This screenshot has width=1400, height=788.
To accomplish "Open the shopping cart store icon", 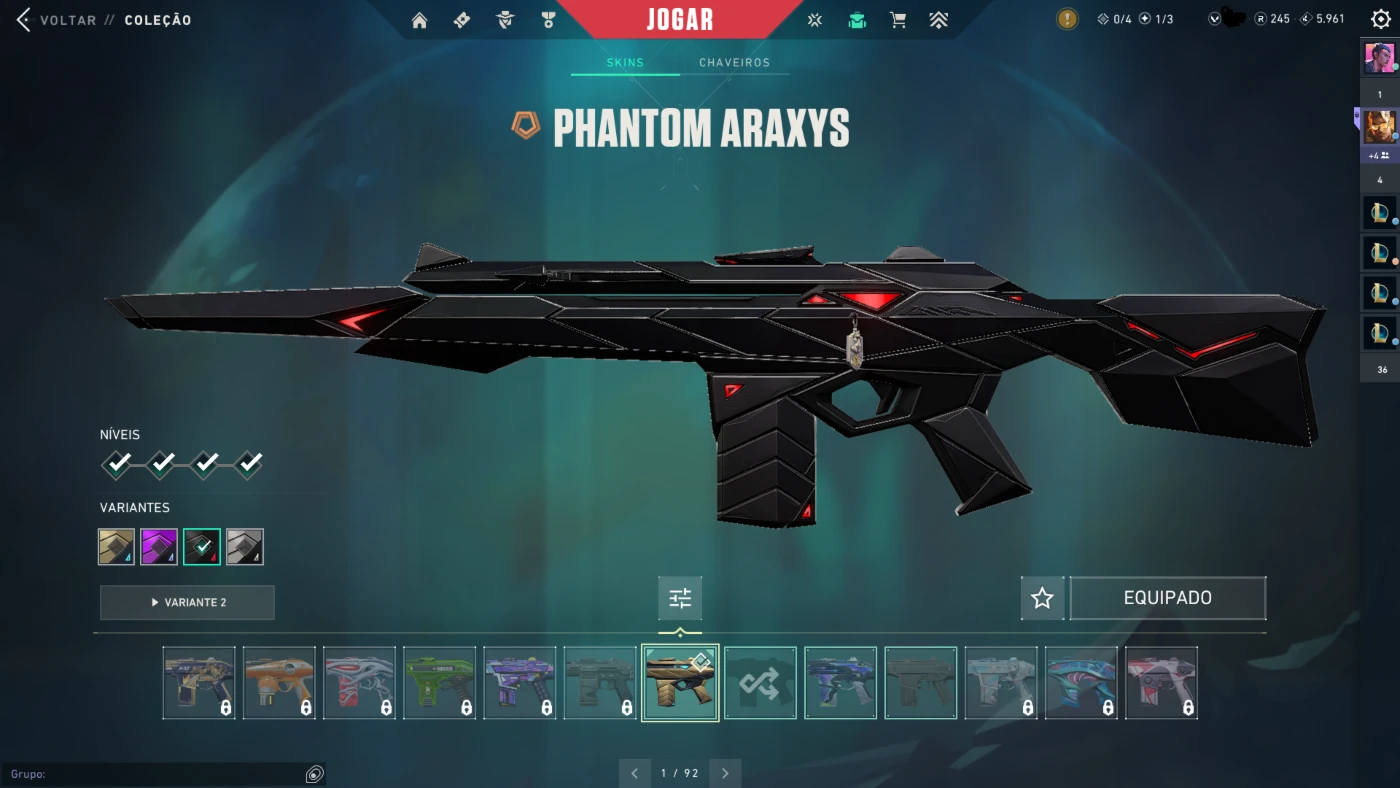I will [x=898, y=20].
